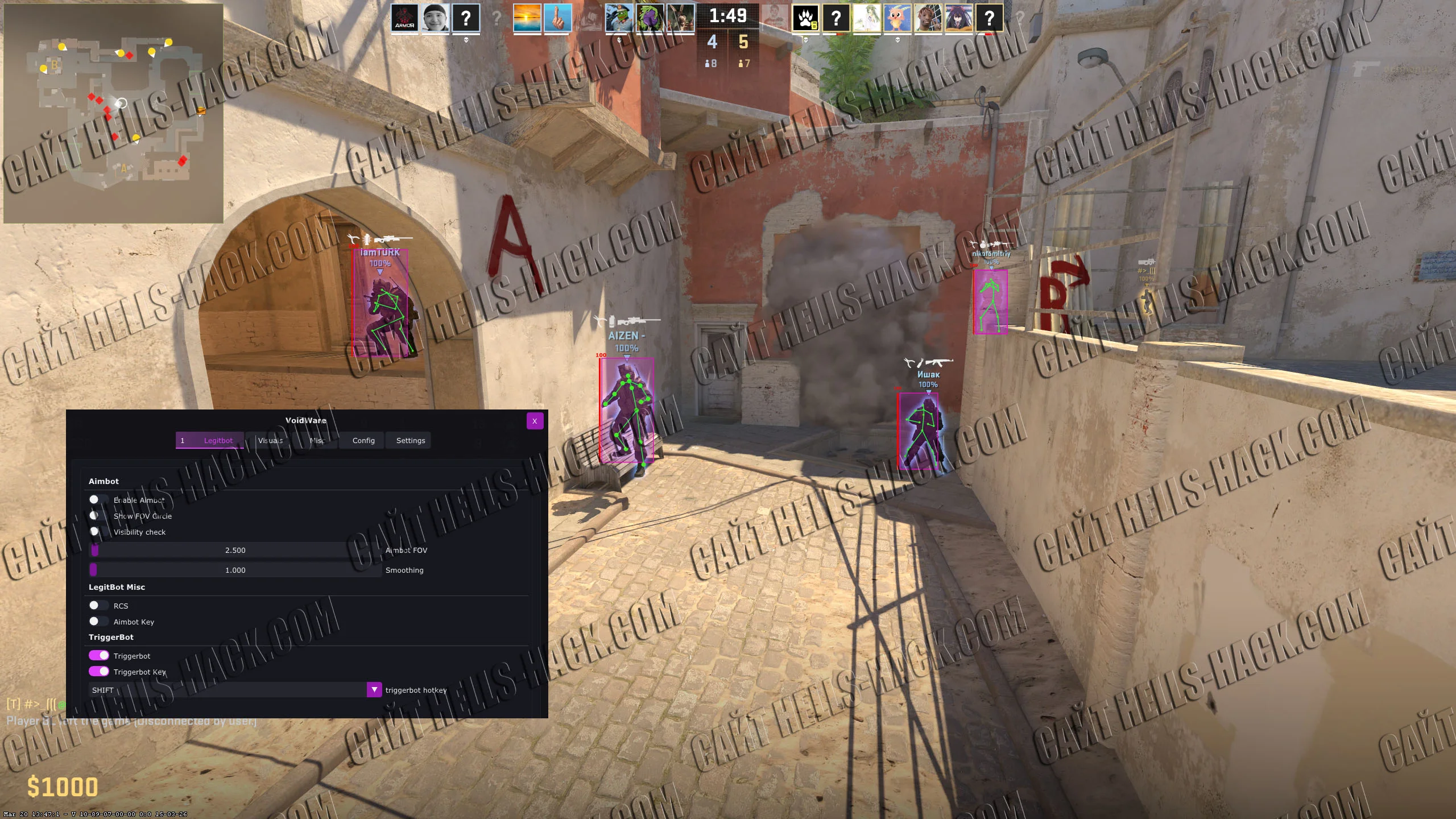Click the black paw print avatar with coin
1456x819 pixels.
806,18
